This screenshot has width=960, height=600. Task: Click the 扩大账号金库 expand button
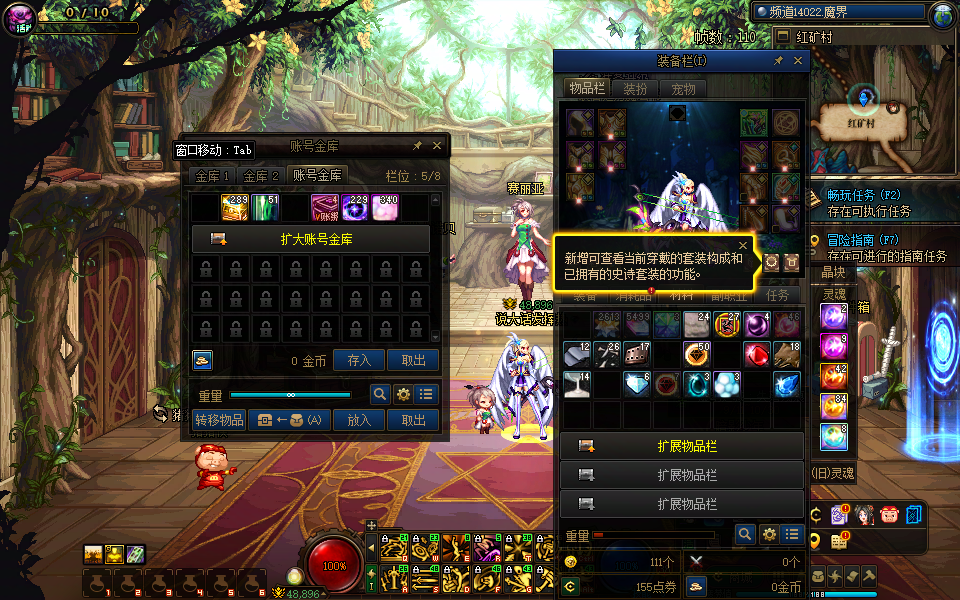311,239
